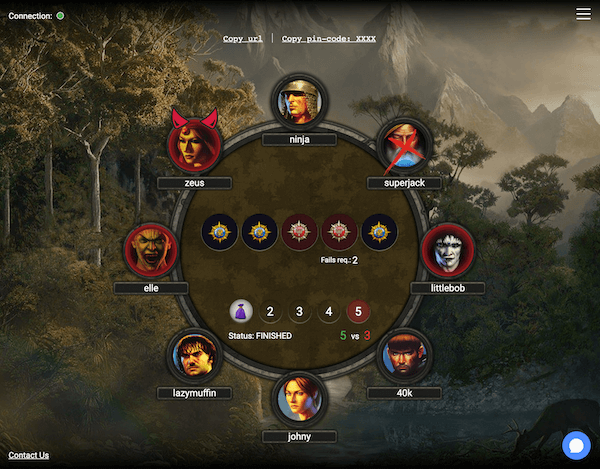This screenshot has height=469, width=600.
Task: Open the Contact Us link
Action: click(28, 455)
